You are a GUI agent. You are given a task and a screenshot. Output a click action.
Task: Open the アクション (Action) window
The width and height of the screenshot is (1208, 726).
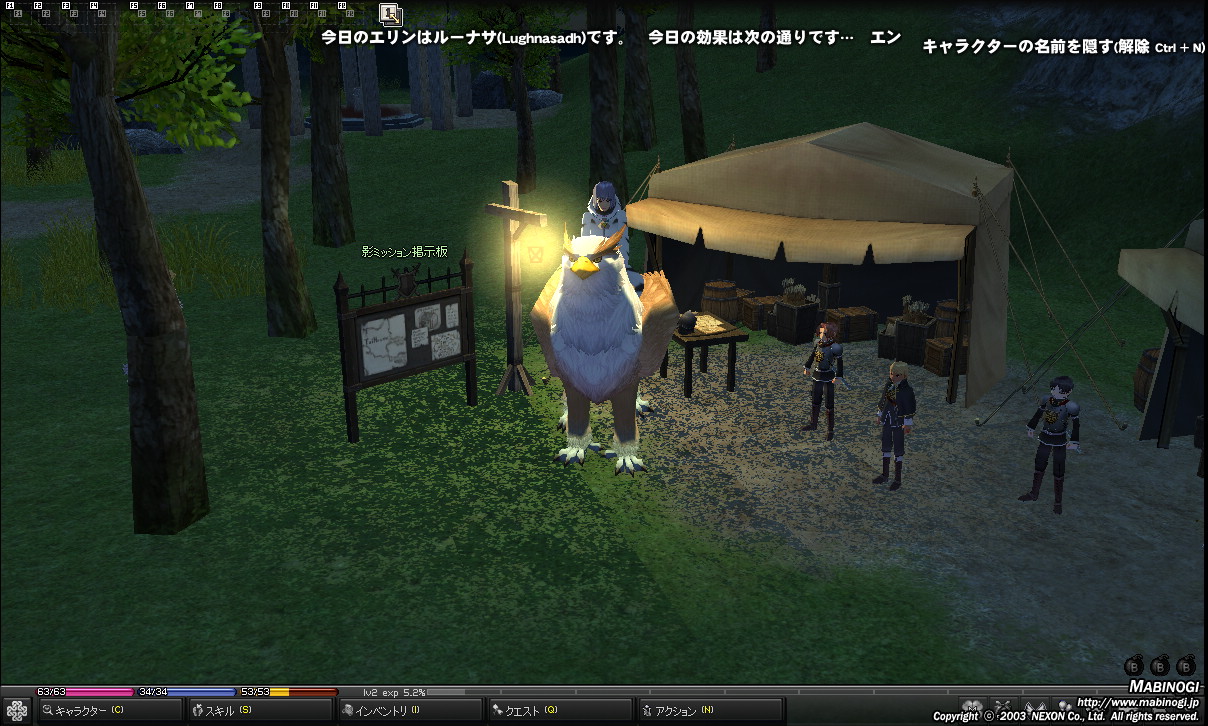click(708, 710)
